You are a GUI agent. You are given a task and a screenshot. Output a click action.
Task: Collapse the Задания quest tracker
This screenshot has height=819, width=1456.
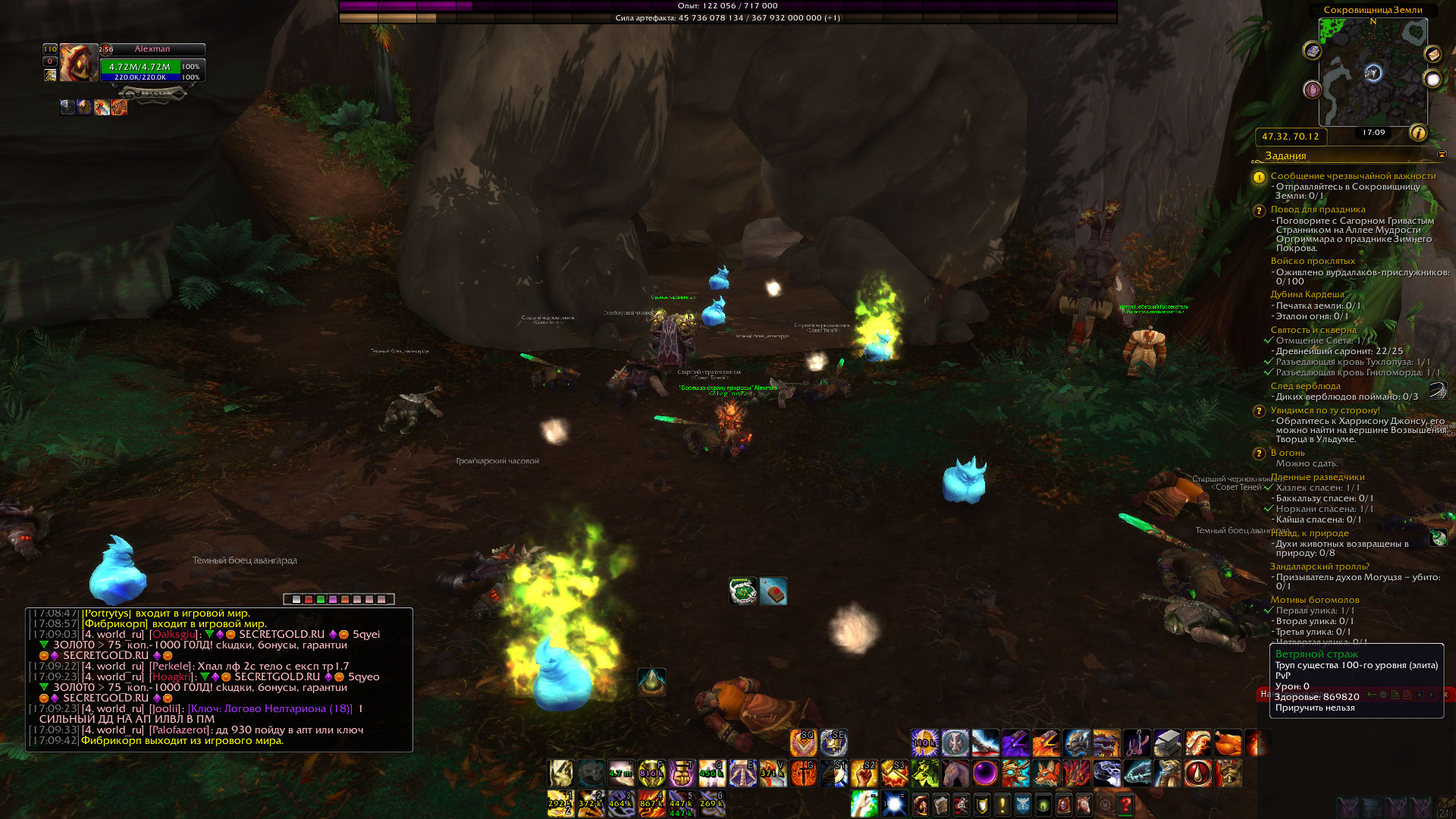tap(1442, 155)
